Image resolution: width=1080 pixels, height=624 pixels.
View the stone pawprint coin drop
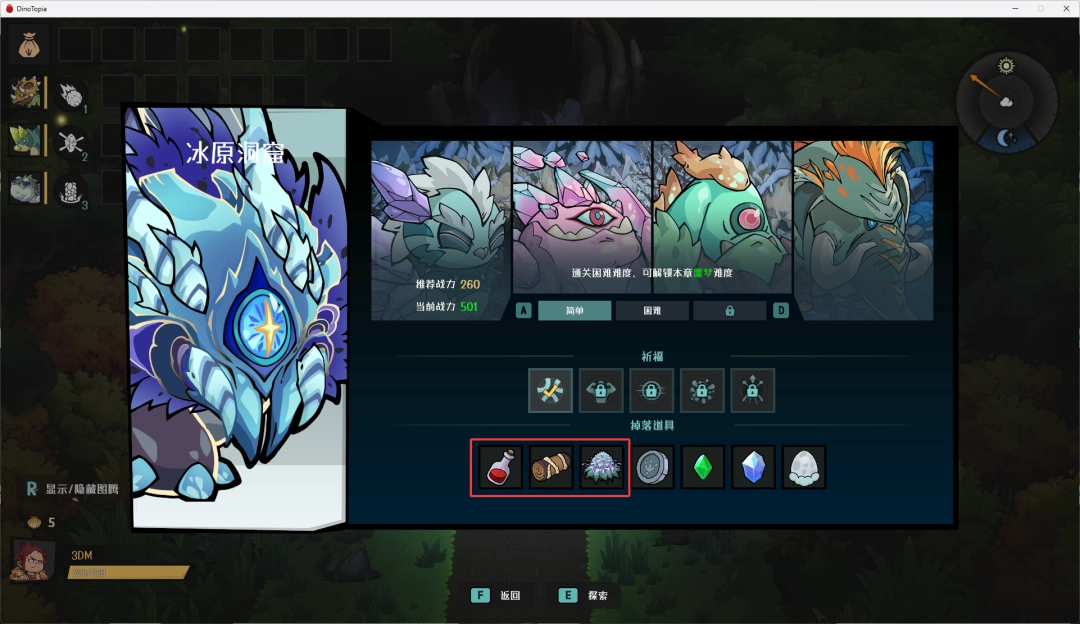[x=653, y=467]
